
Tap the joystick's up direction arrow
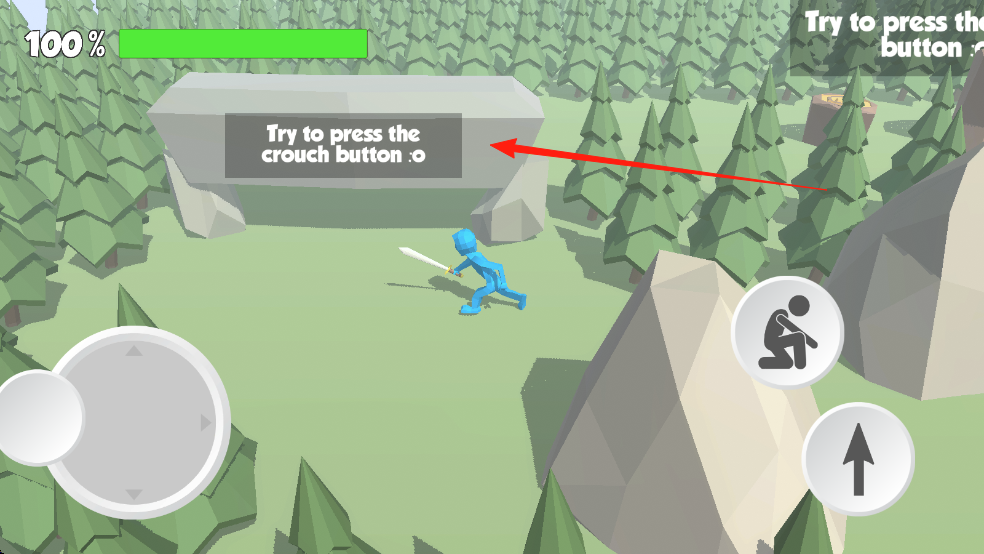(x=133, y=351)
